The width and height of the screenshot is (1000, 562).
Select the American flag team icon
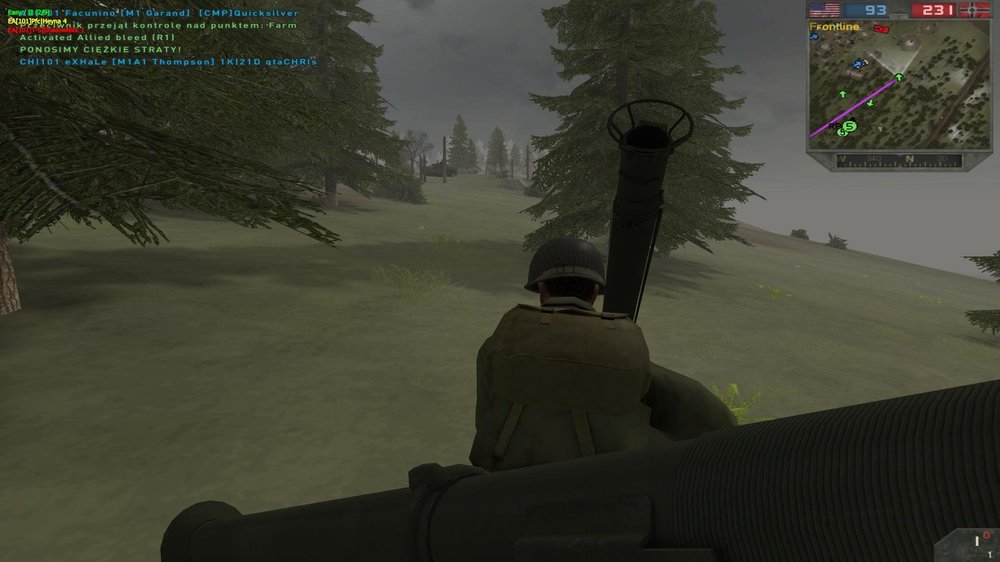(x=824, y=10)
